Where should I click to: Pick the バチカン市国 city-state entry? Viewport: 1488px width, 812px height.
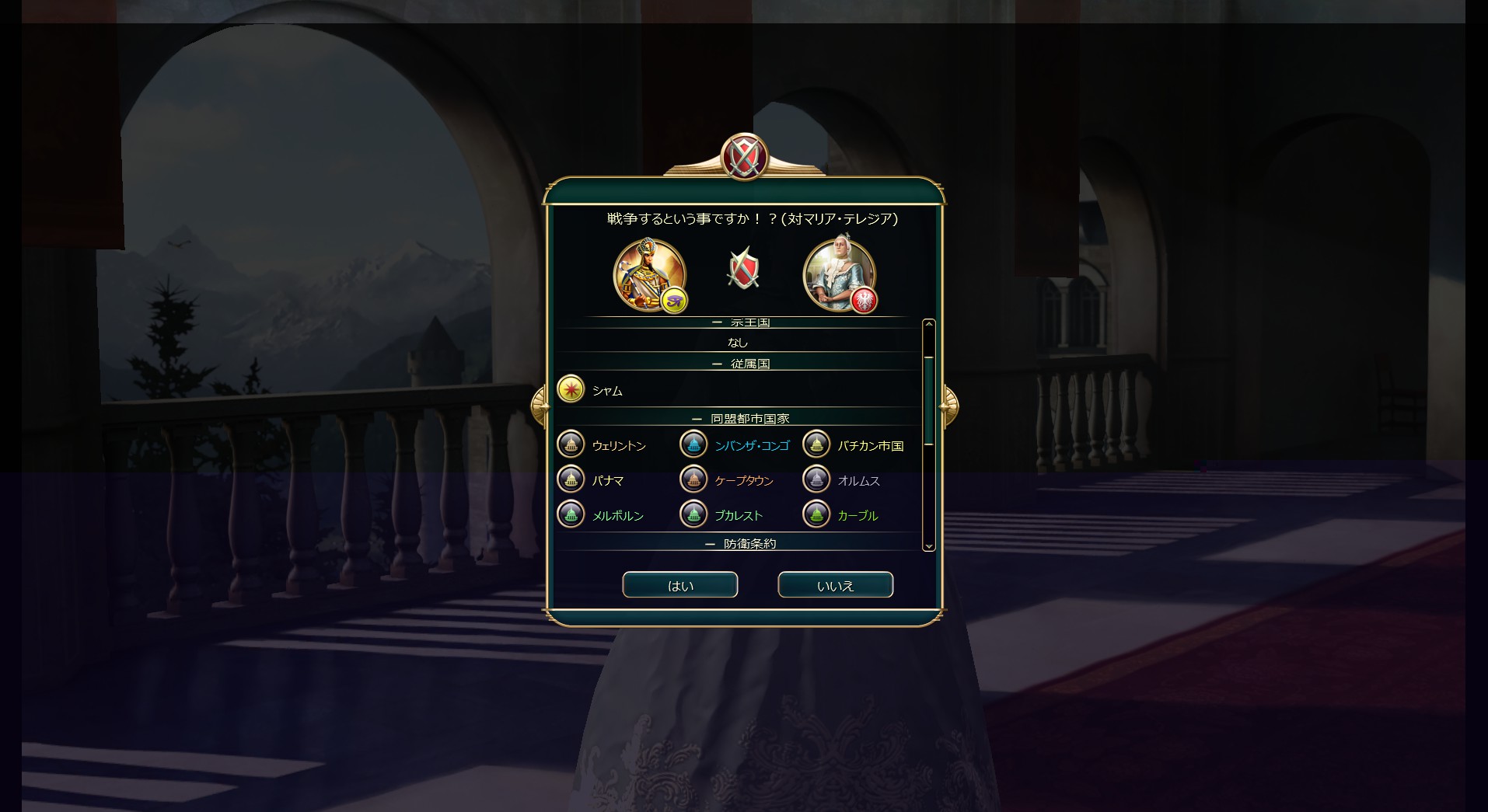pos(869,445)
